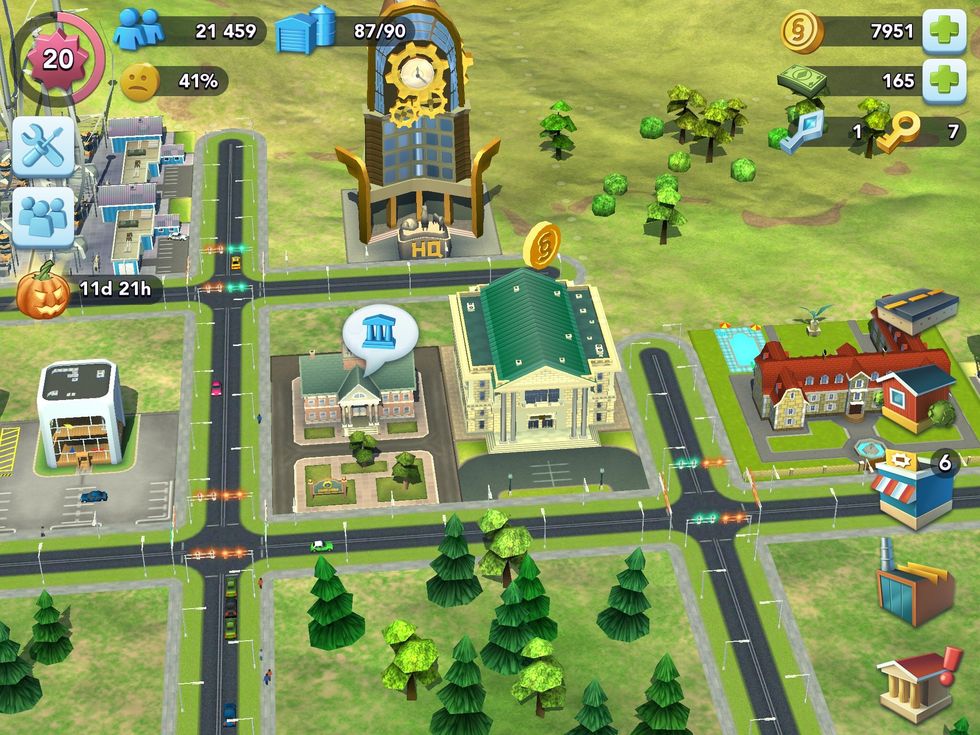This screenshot has width=980, height=735.
Task: Tap the government building speech bubble
Action: [x=378, y=334]
